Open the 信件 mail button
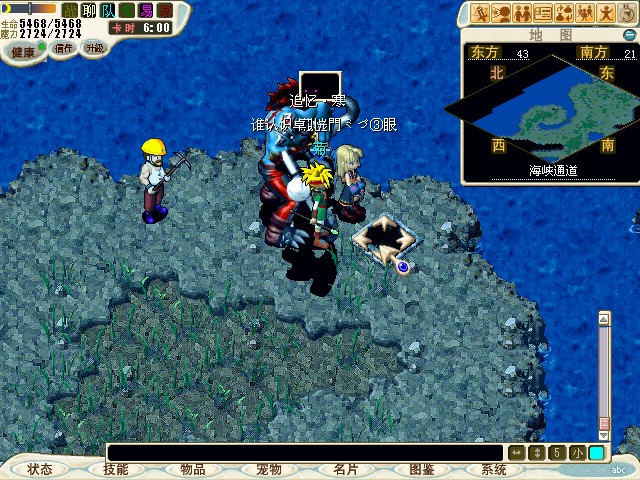640x480 pixels. (x=64, y=48)
